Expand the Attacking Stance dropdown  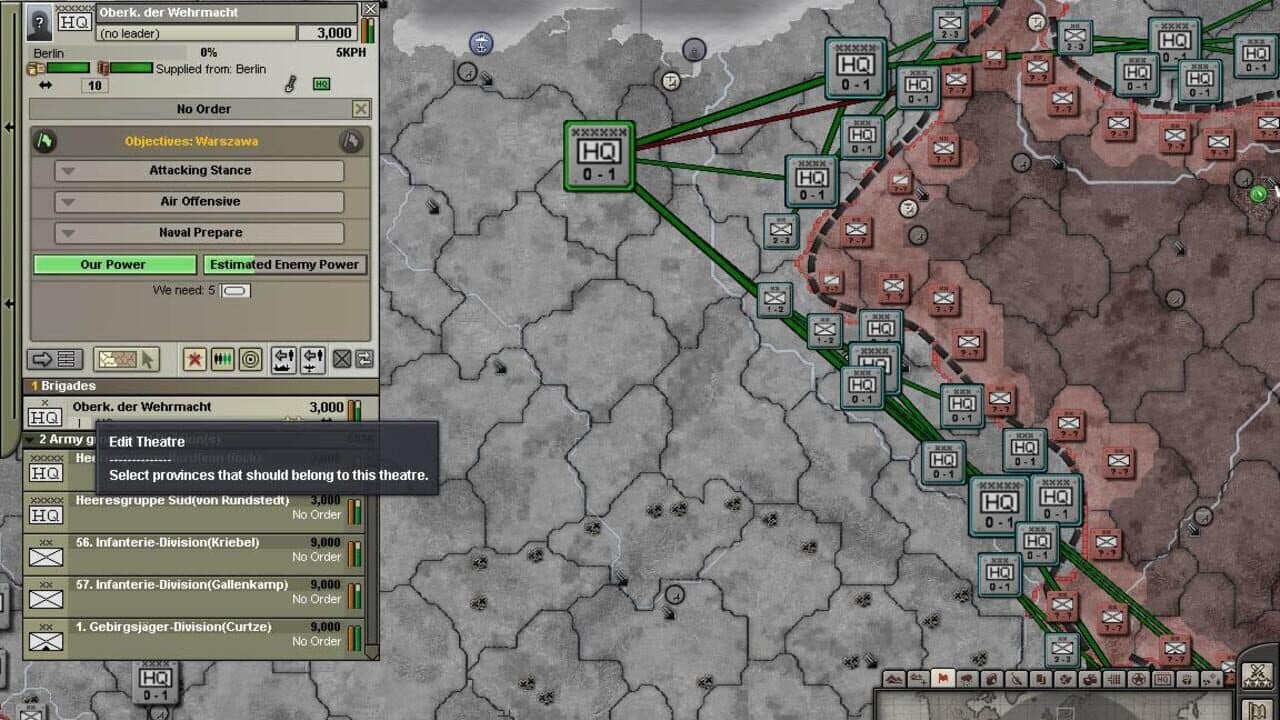[199, 170]
